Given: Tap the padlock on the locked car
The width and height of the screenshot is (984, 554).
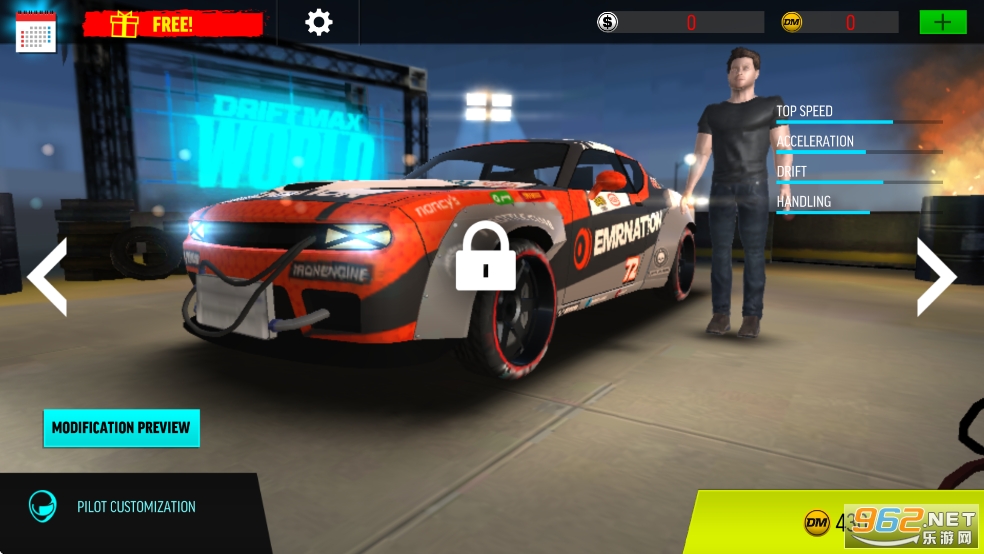Looking at the screenshot, I should tap(485, 257).
